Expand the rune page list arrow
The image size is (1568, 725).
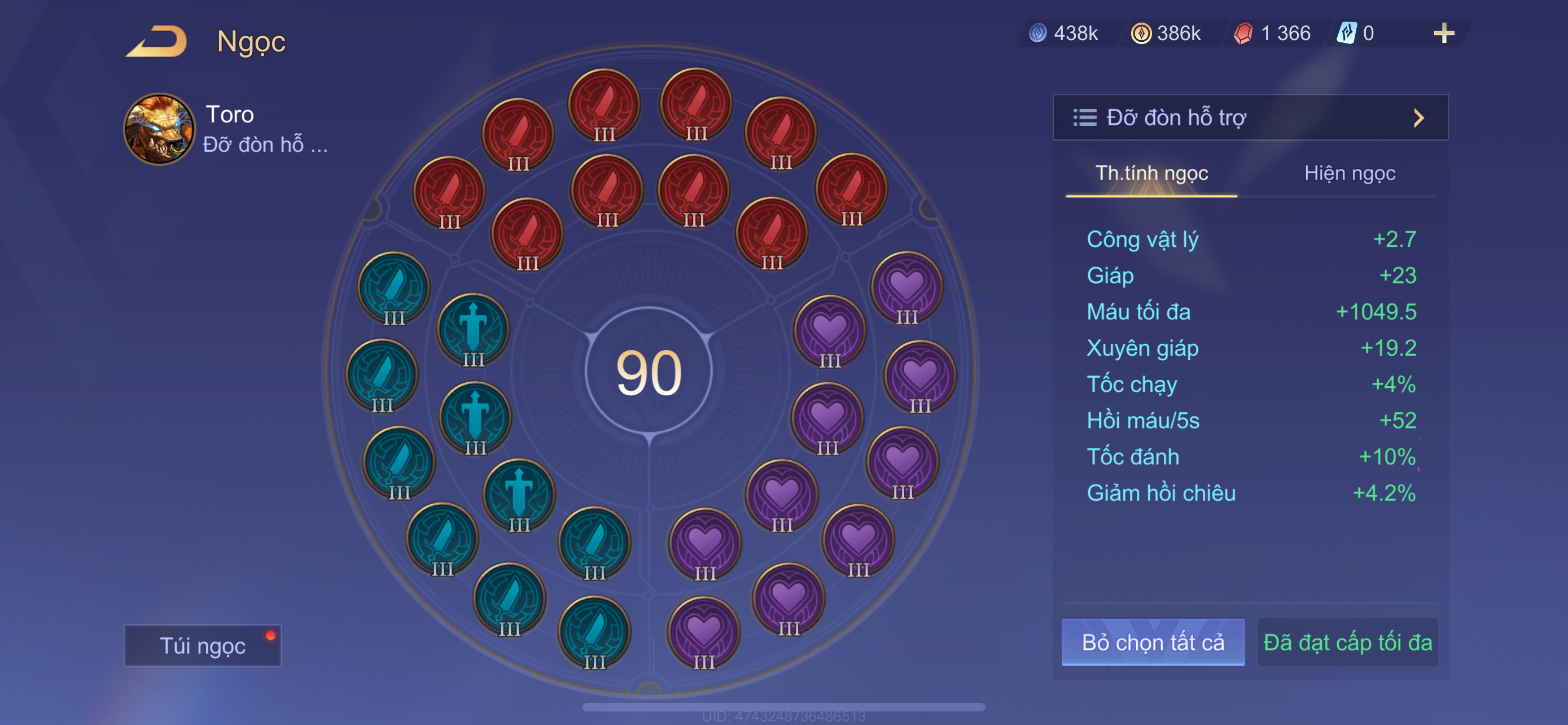tap(1419, 117)
